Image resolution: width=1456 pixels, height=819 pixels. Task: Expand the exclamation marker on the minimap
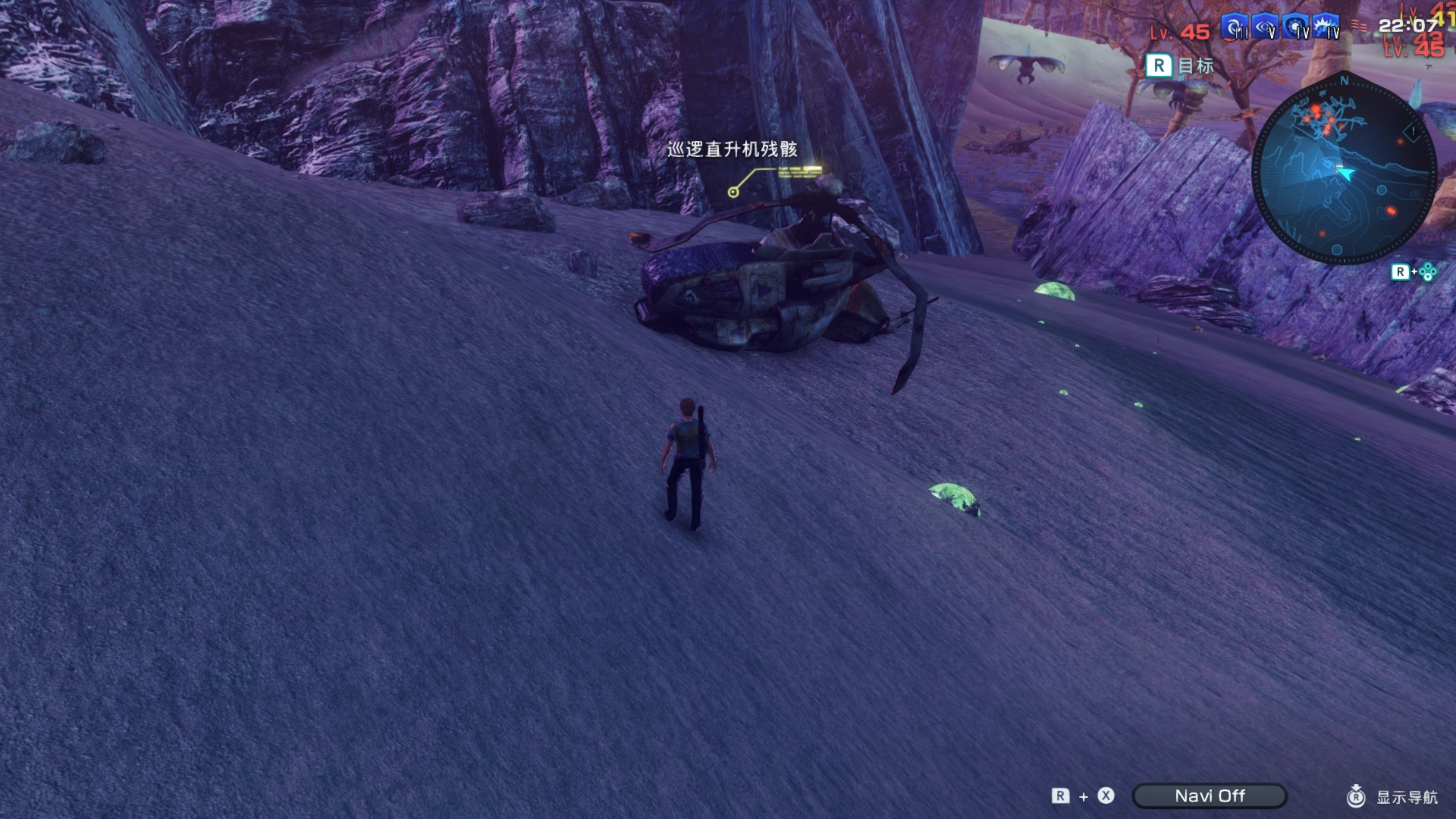[1412, 131]
